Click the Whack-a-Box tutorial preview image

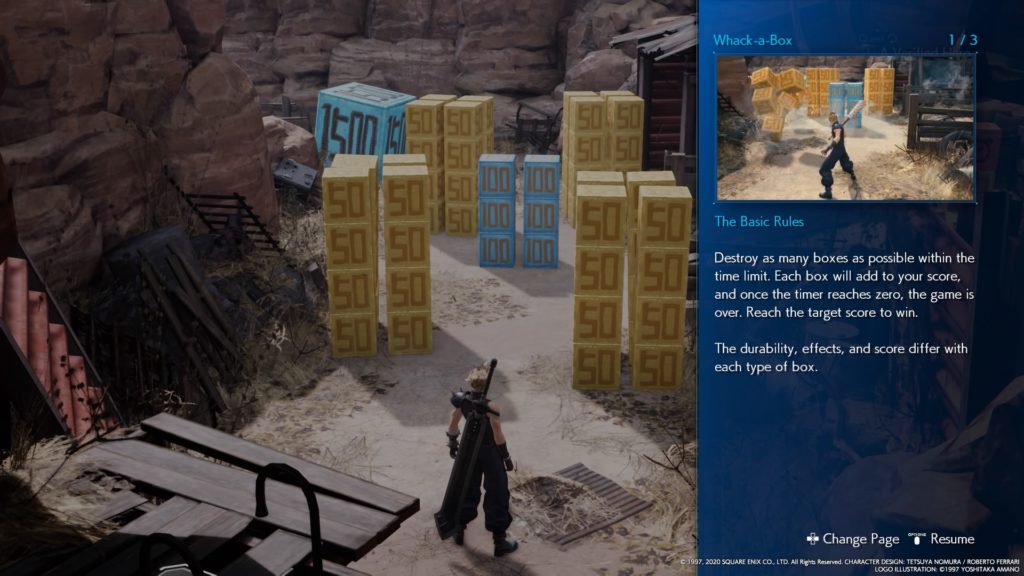pos(845,128)
